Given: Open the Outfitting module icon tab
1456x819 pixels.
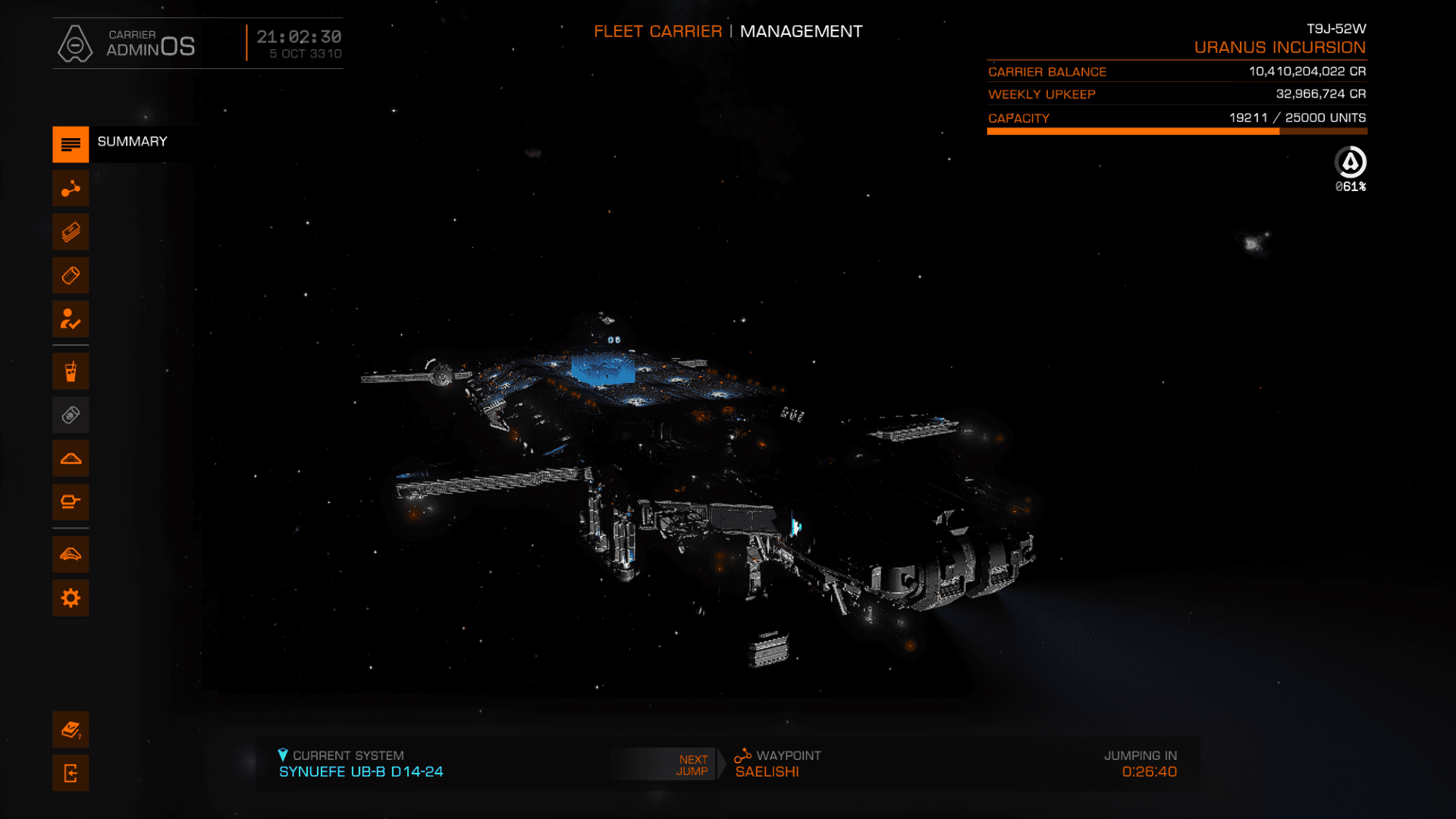Looking at the screenshot, I should click(x=71, y=502).
